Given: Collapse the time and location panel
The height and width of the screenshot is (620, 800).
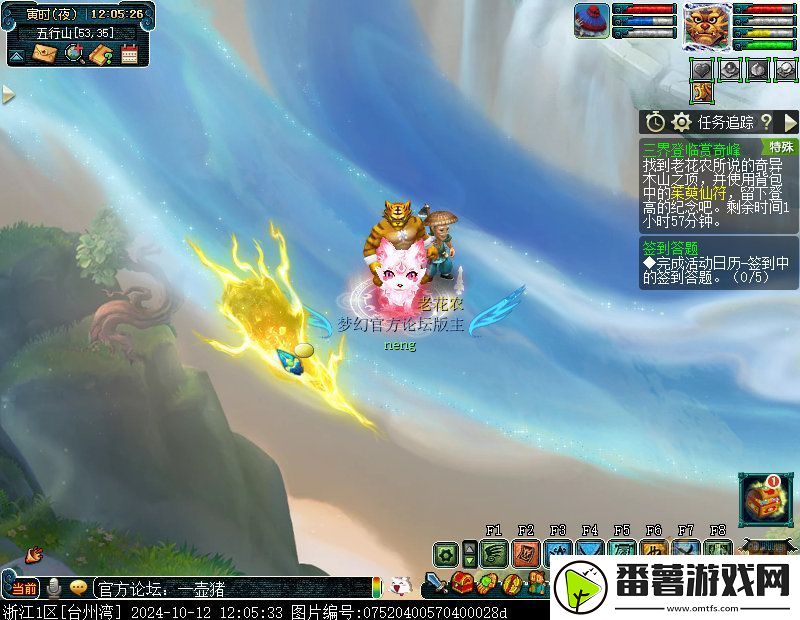Looking at the screenshot, I should 17,54.
